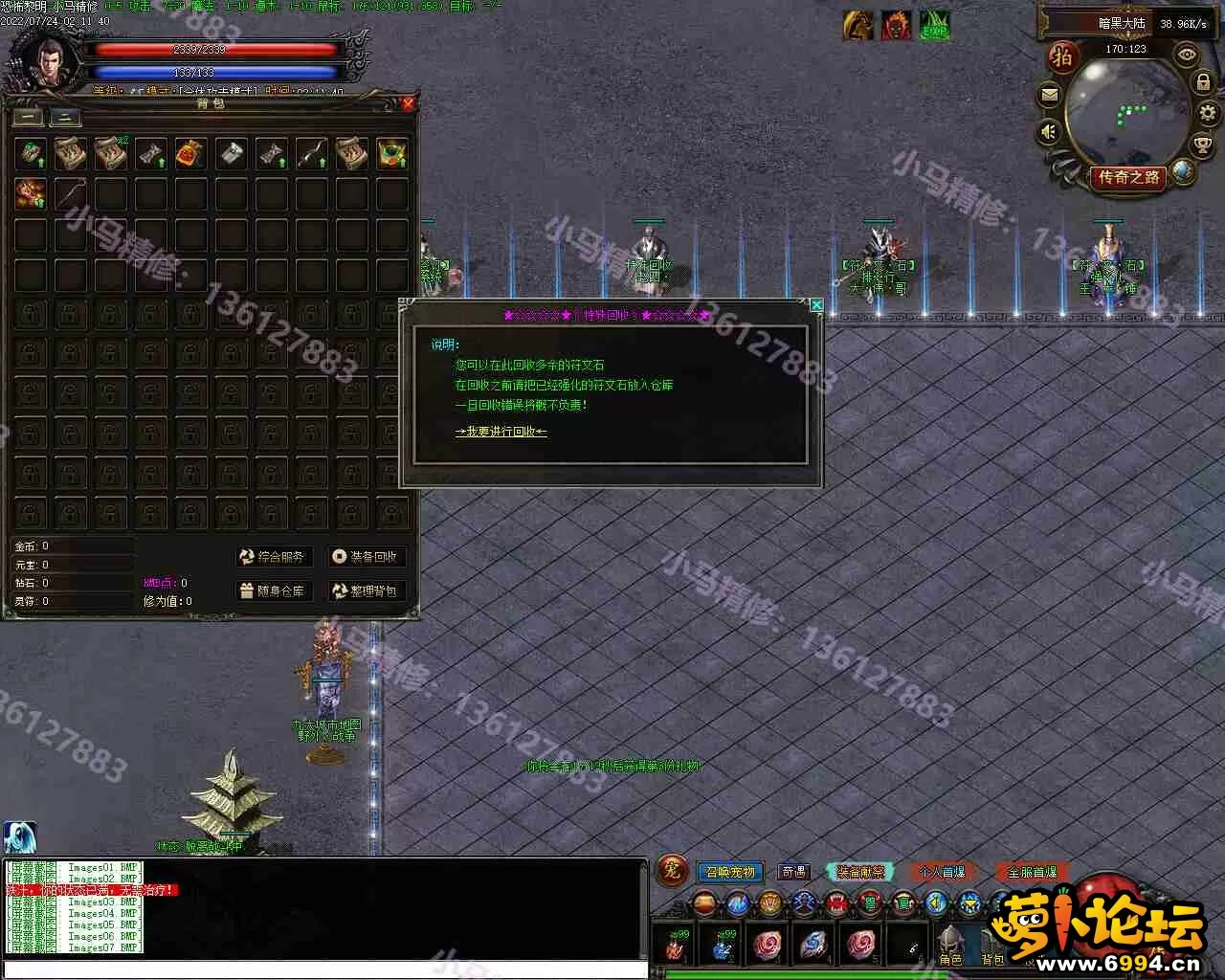Select the red pouch item slot

click(191, 152)
